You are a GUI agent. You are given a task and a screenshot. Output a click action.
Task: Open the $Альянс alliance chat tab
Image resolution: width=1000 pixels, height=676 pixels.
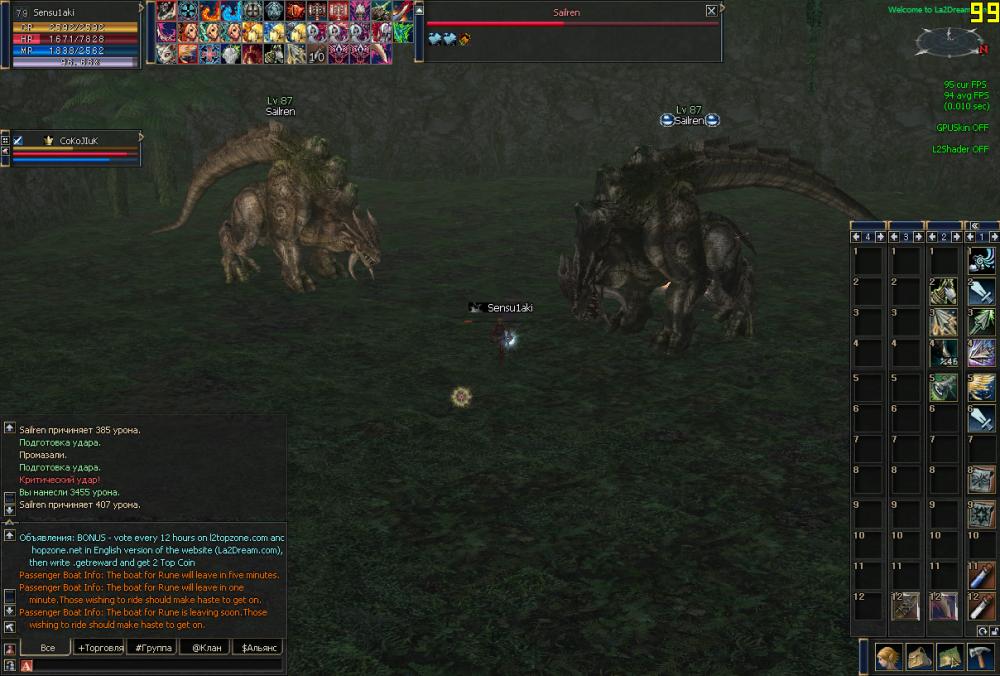point(257,648)
